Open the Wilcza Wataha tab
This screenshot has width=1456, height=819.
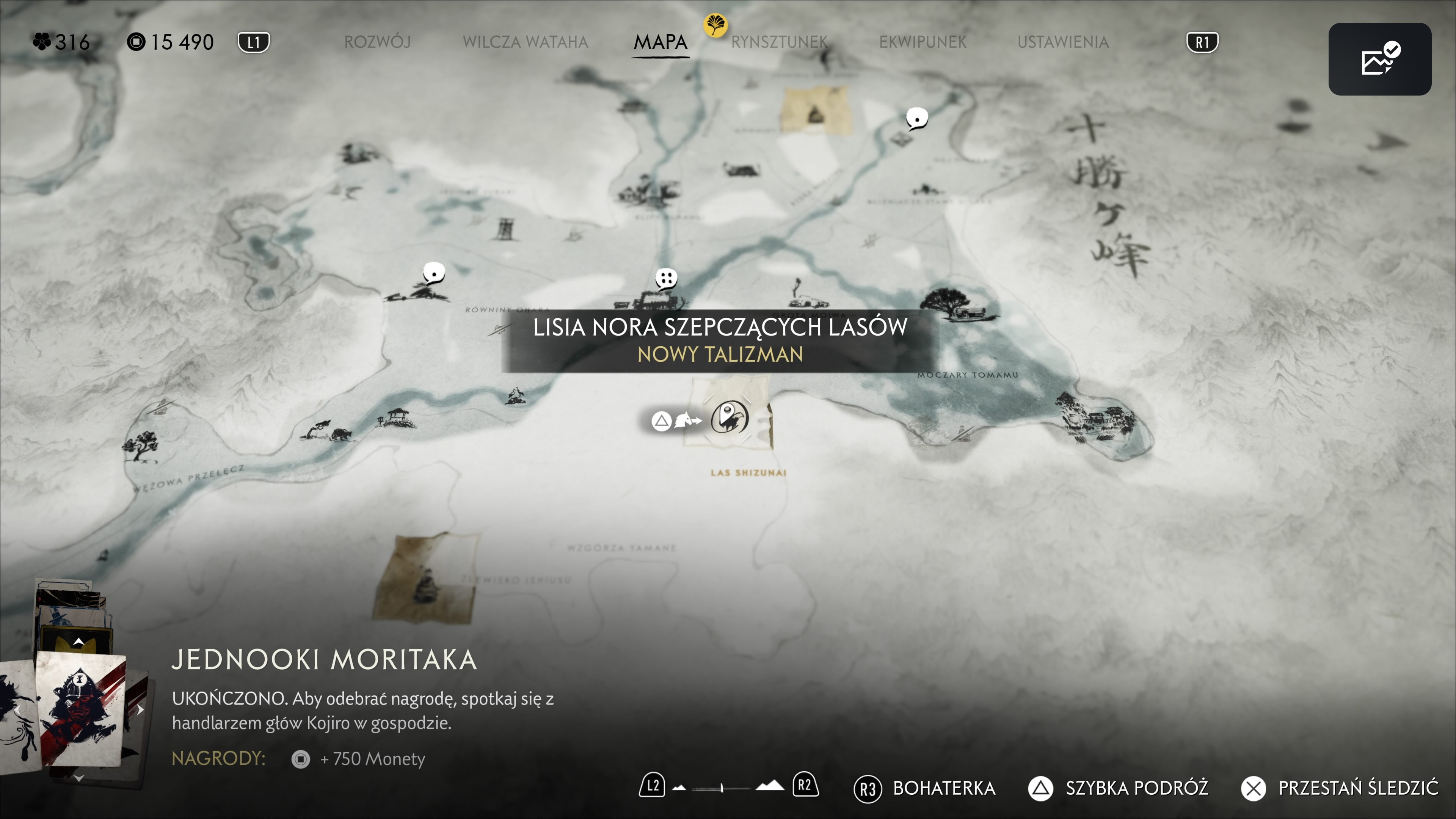pyautogui.click(x=525, y=42)
